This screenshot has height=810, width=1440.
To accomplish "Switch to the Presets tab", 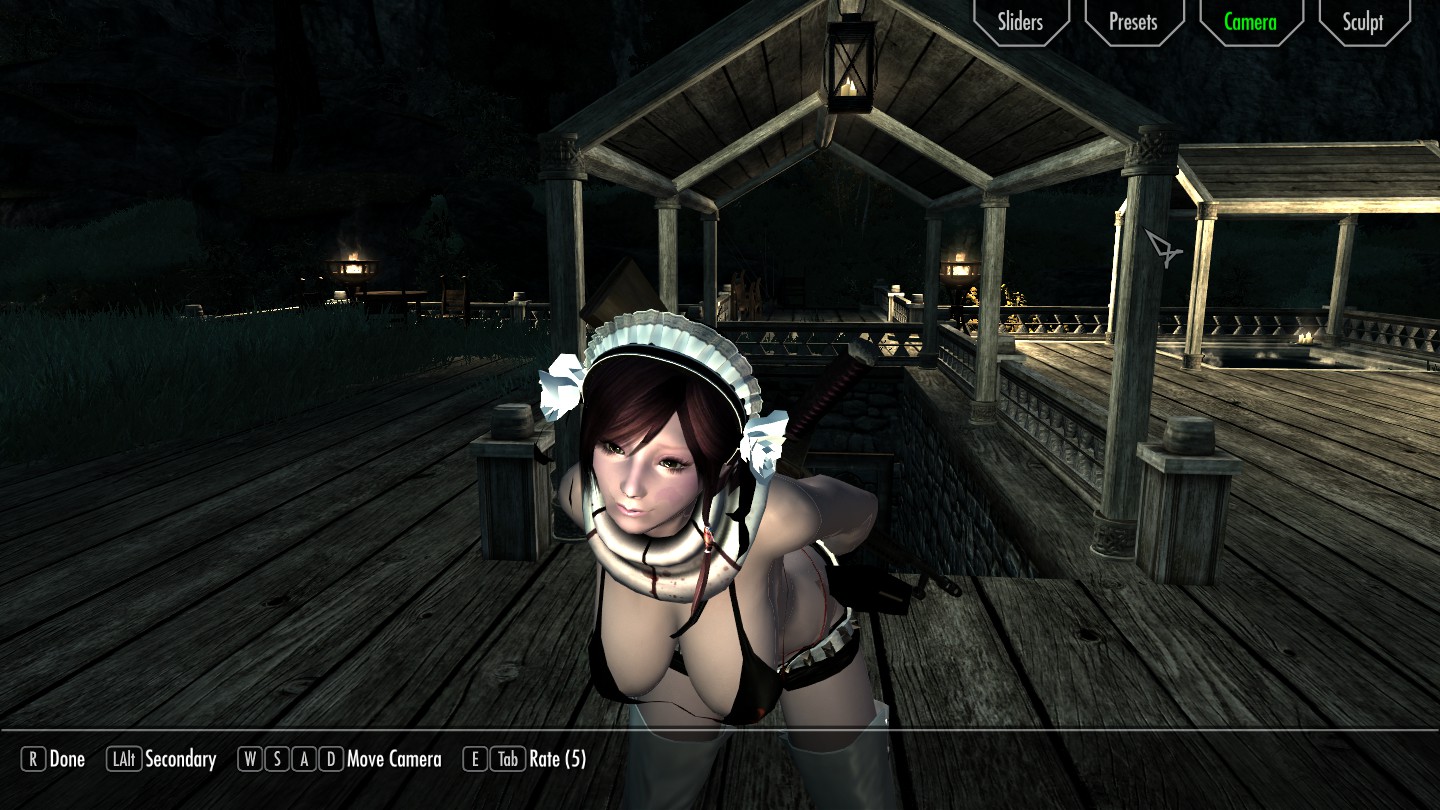I will 1133,22.
